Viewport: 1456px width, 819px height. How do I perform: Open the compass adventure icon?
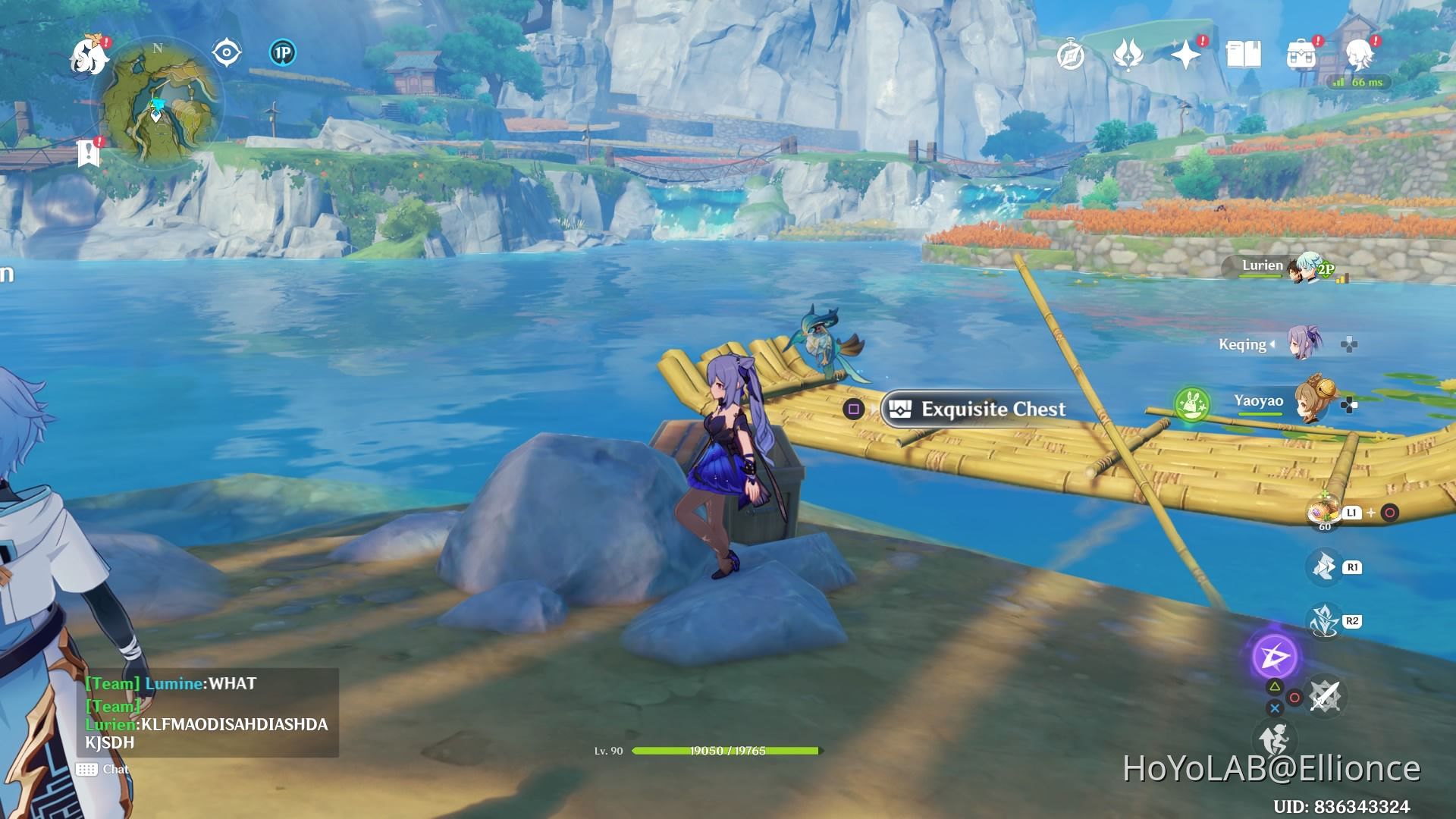pos(1070,55)
